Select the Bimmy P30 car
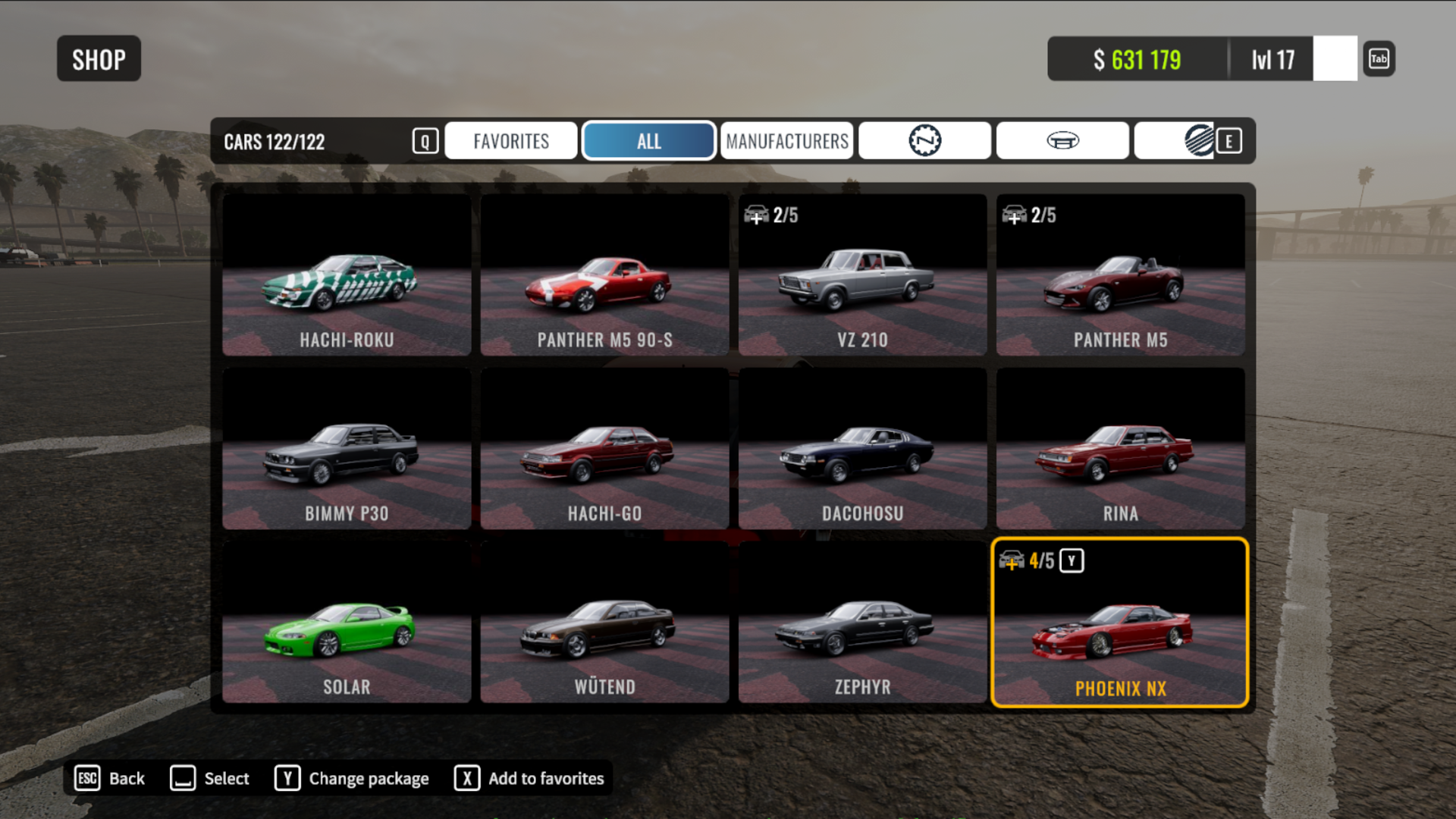This screenshot has width=1456, height=819. click(x=347, y=449)
